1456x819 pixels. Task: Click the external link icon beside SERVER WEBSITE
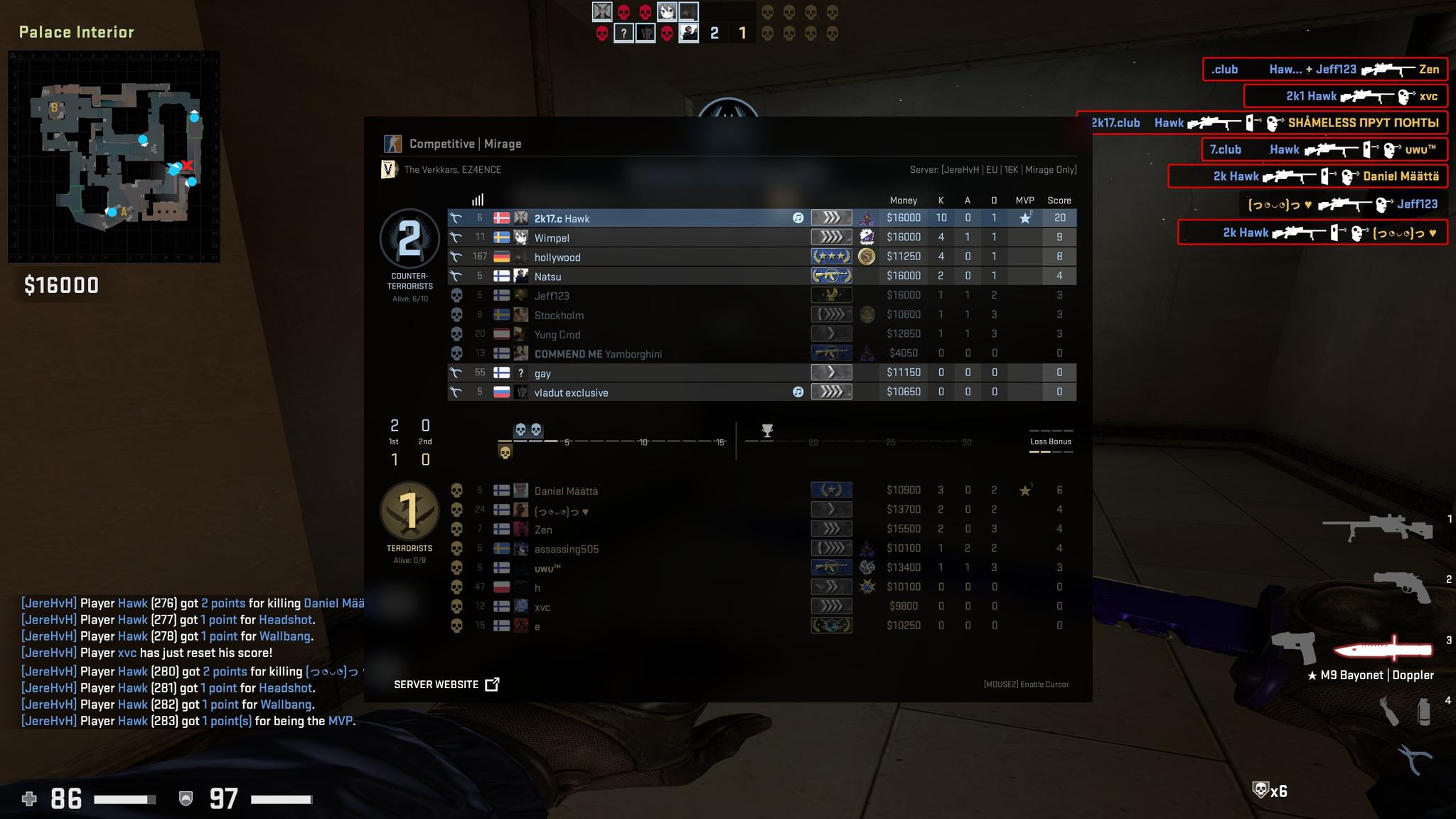492,684
